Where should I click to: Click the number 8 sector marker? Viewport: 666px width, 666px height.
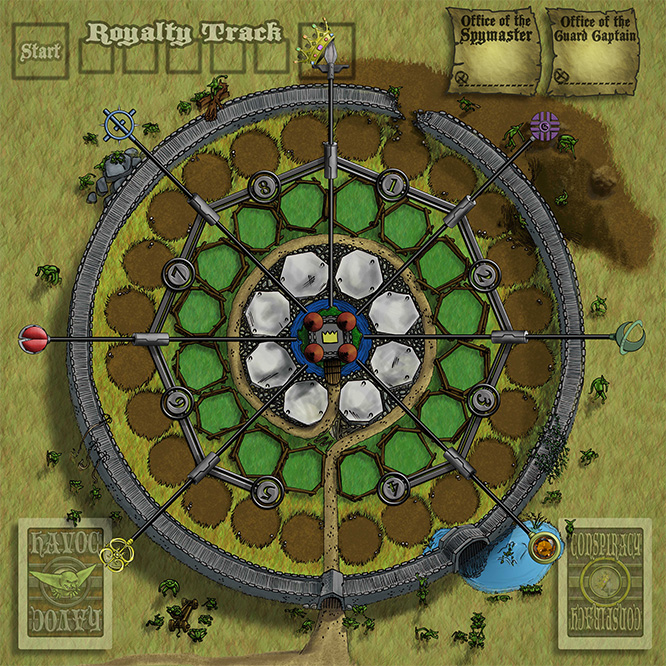[x=266, y=184]
